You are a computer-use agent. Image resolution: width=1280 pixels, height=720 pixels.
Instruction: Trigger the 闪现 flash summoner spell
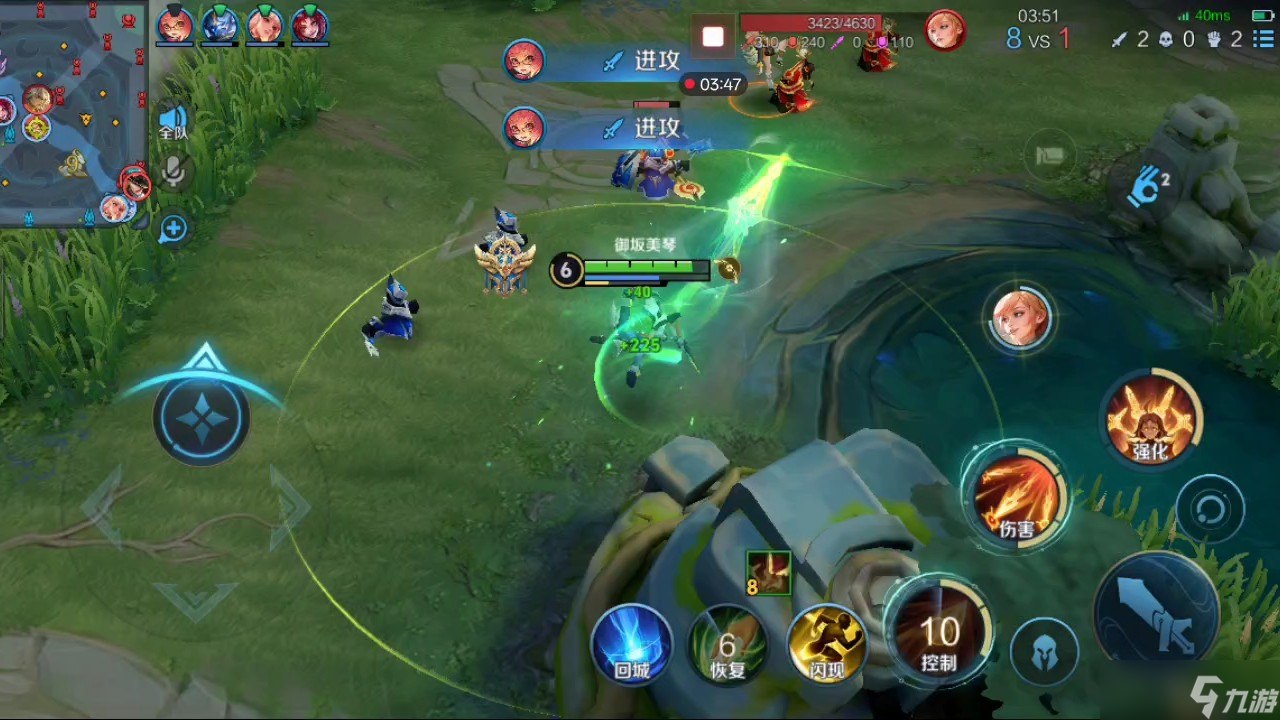tap(827, 645)
